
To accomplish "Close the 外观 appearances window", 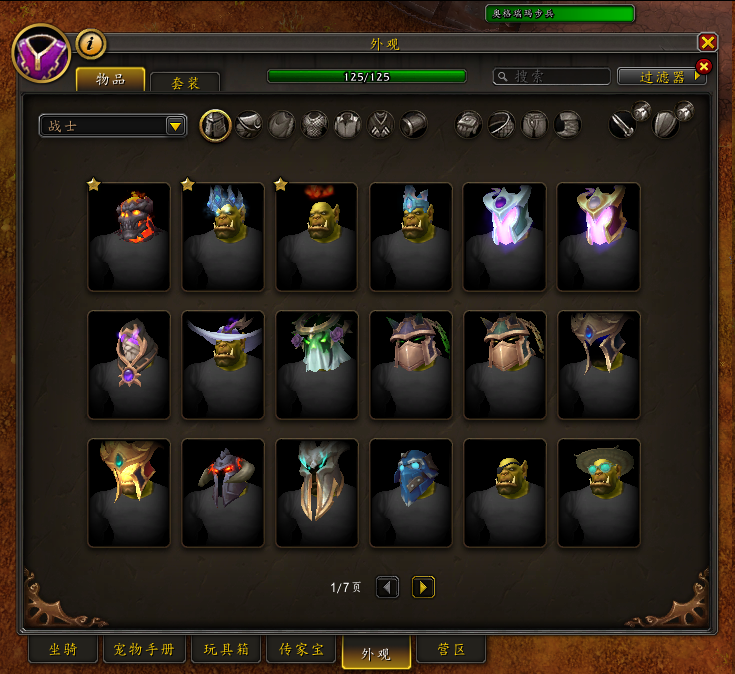I will [707, 42].
